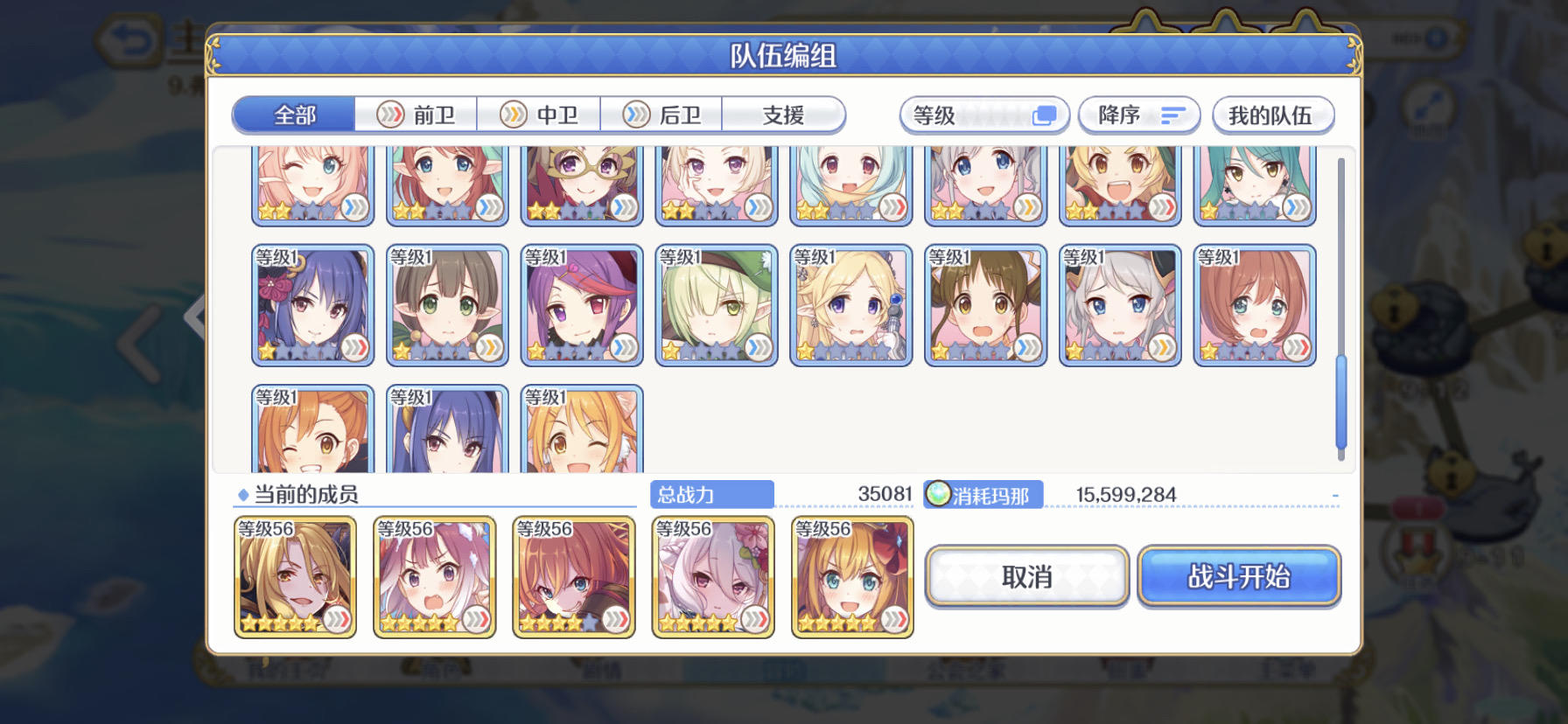This screenshot has width=1568, height=724.
Task: Open the 支援 support tab
Action: (783, 115)
